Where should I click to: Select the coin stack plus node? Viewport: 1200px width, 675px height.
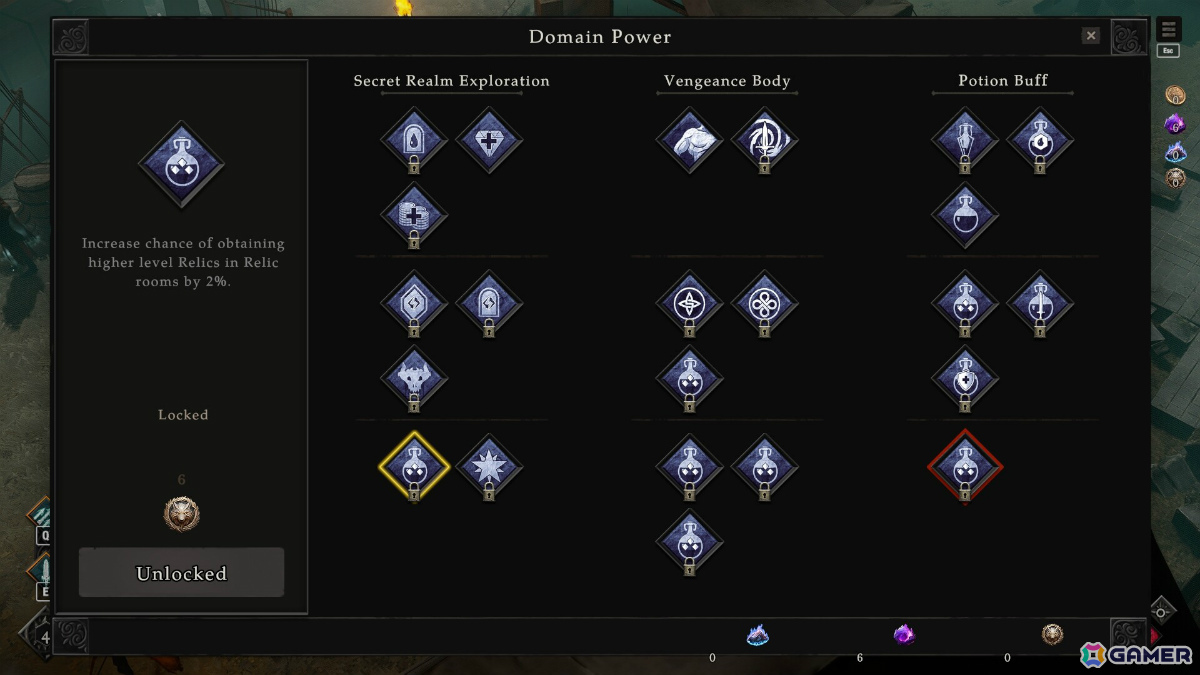pos(414,215)
